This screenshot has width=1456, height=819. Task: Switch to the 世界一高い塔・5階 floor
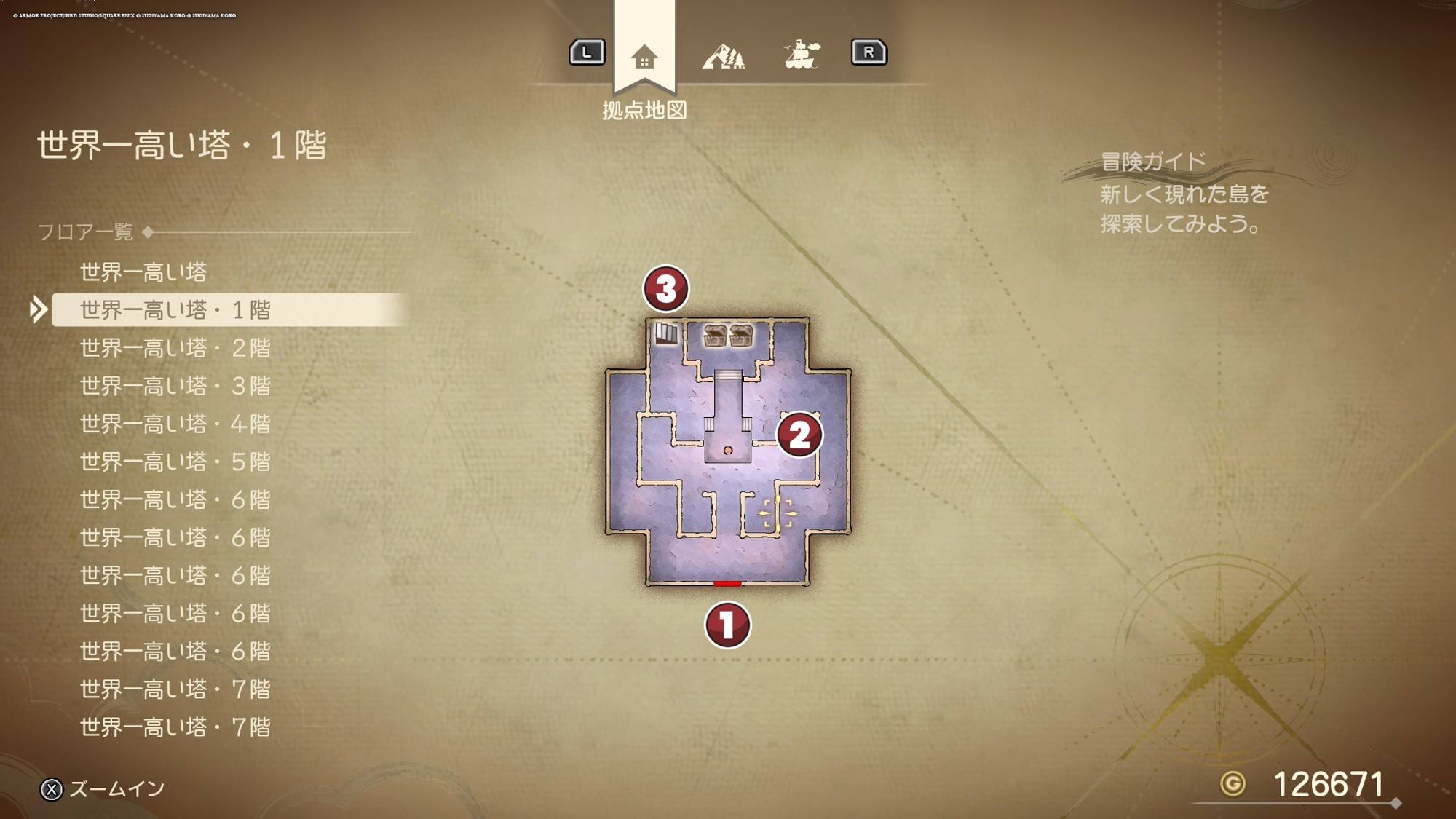(x=175, y=462)
